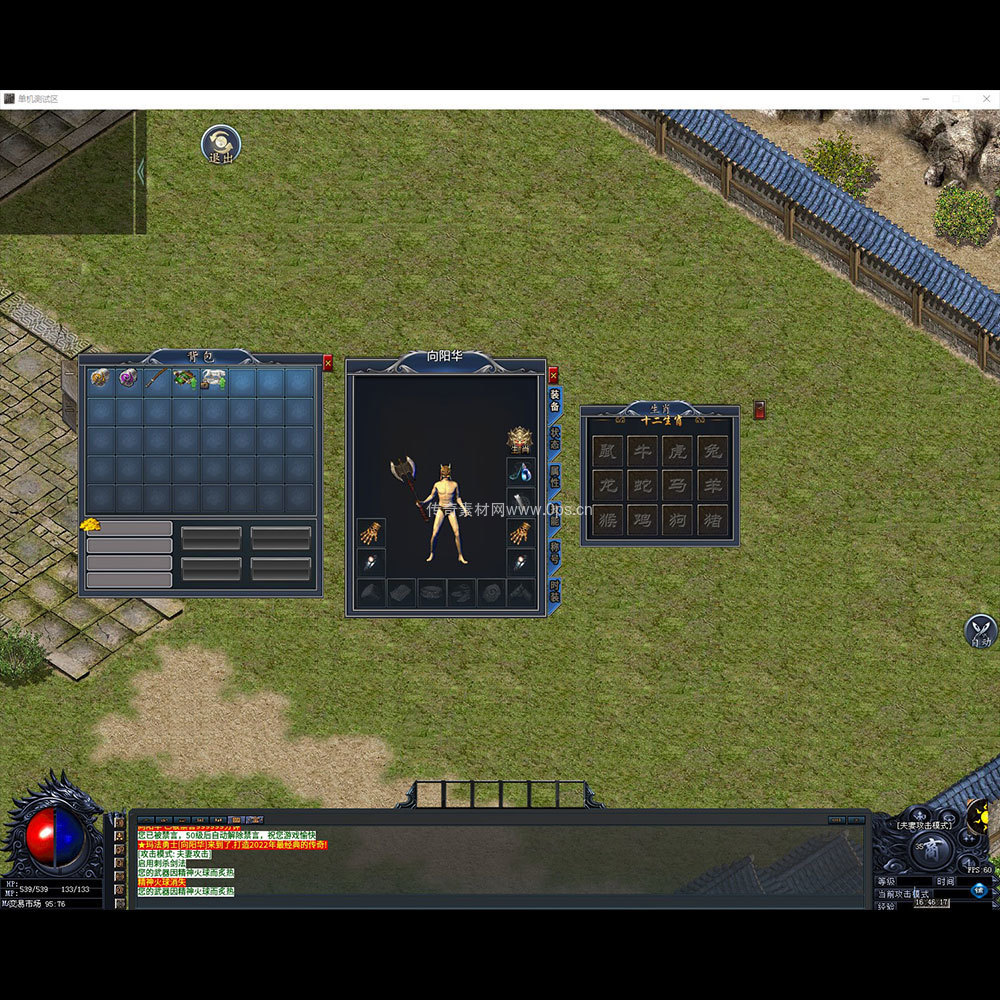This screenshot has height=1000, width=1000.
Task: Switch to the 时装 fashion tab
Action: click(x=555, y=591)
